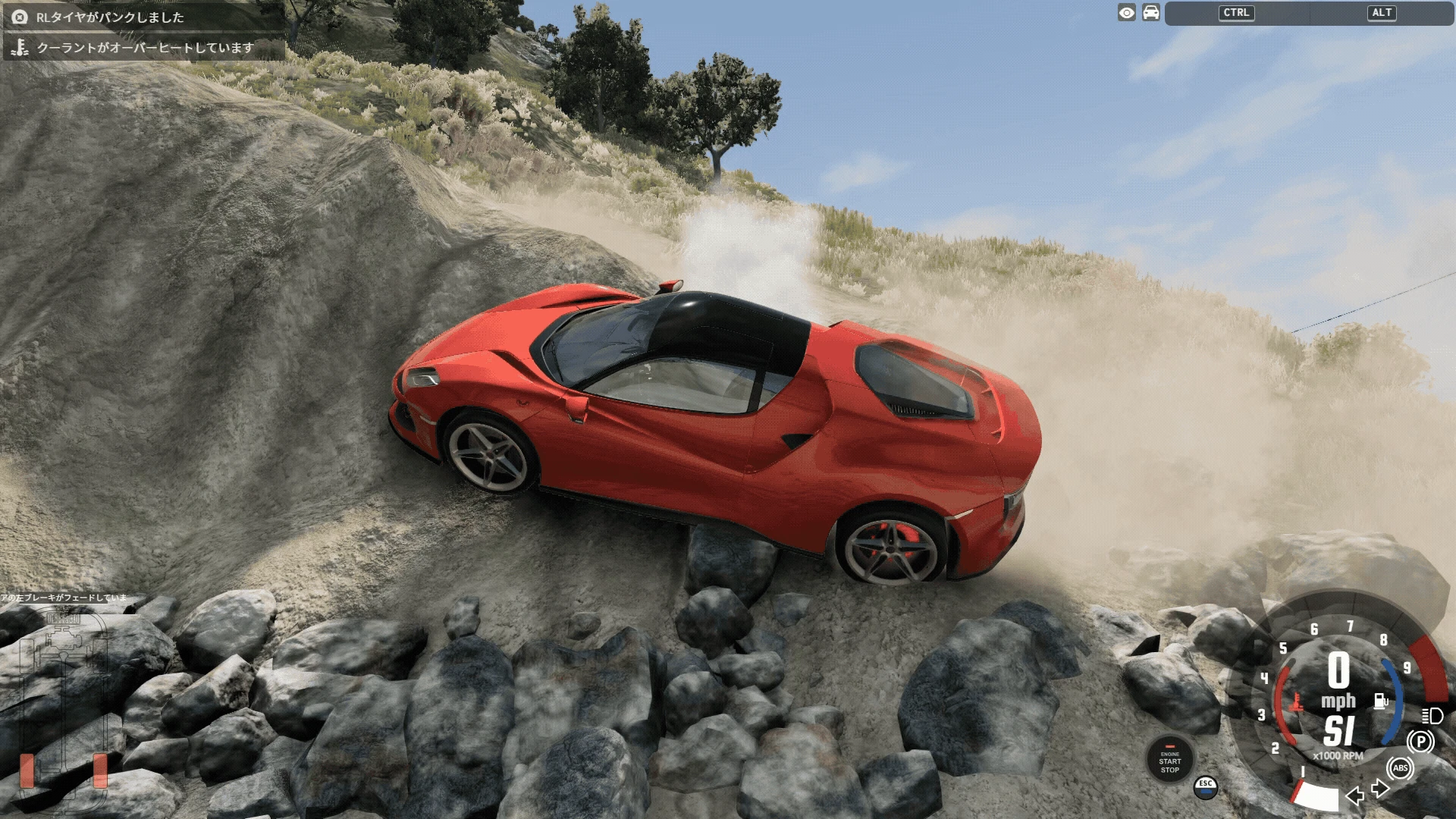
Task: Open the car icon menu
Action: click(x=1151, y=13)
